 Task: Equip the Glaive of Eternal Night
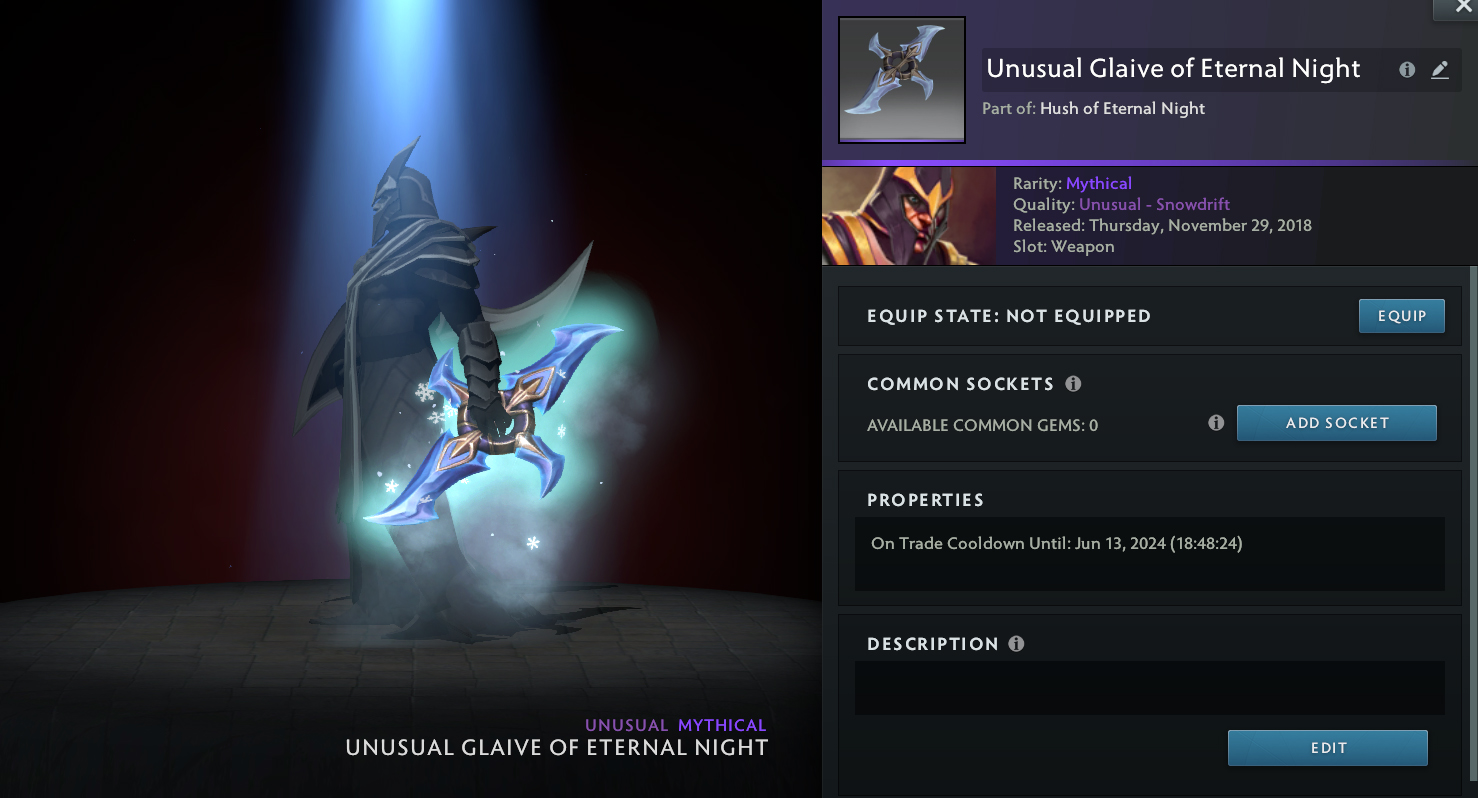pyautogui.click(x=1401, y=316)
